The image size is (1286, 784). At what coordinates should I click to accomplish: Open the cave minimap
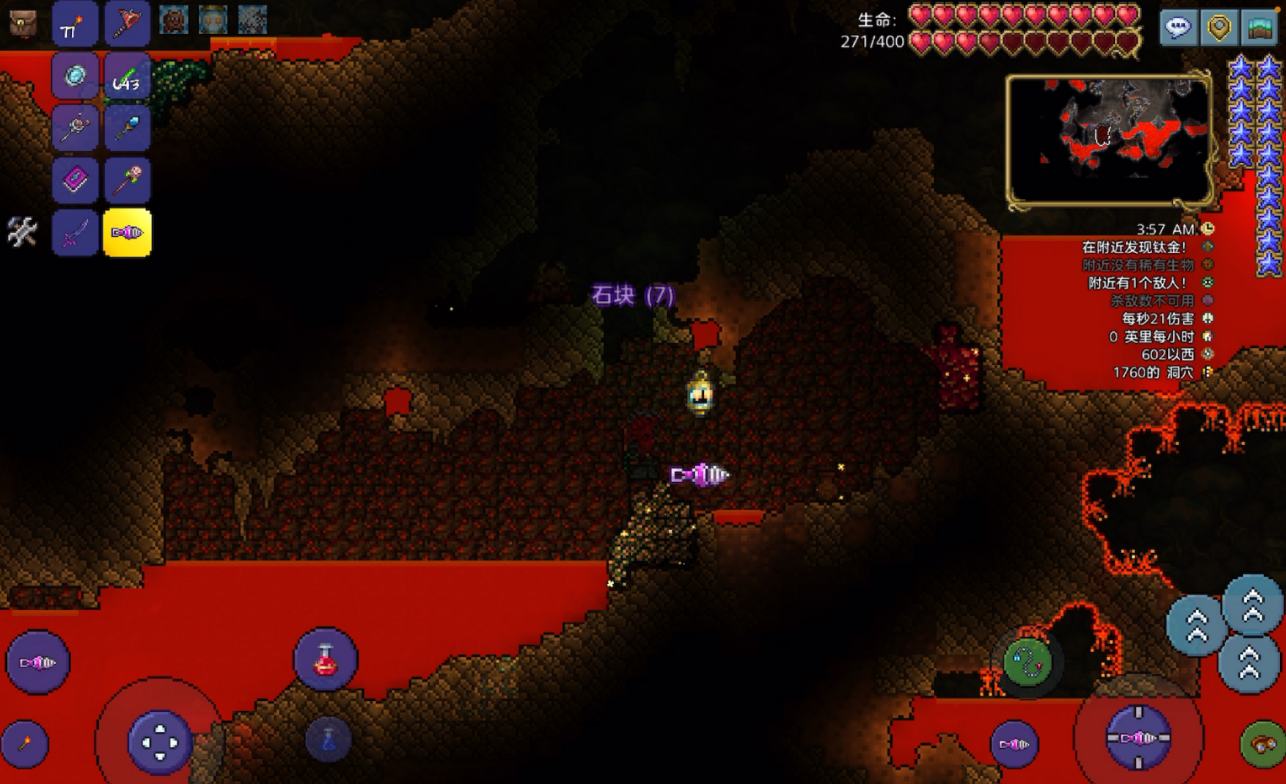pos(1108,140)
